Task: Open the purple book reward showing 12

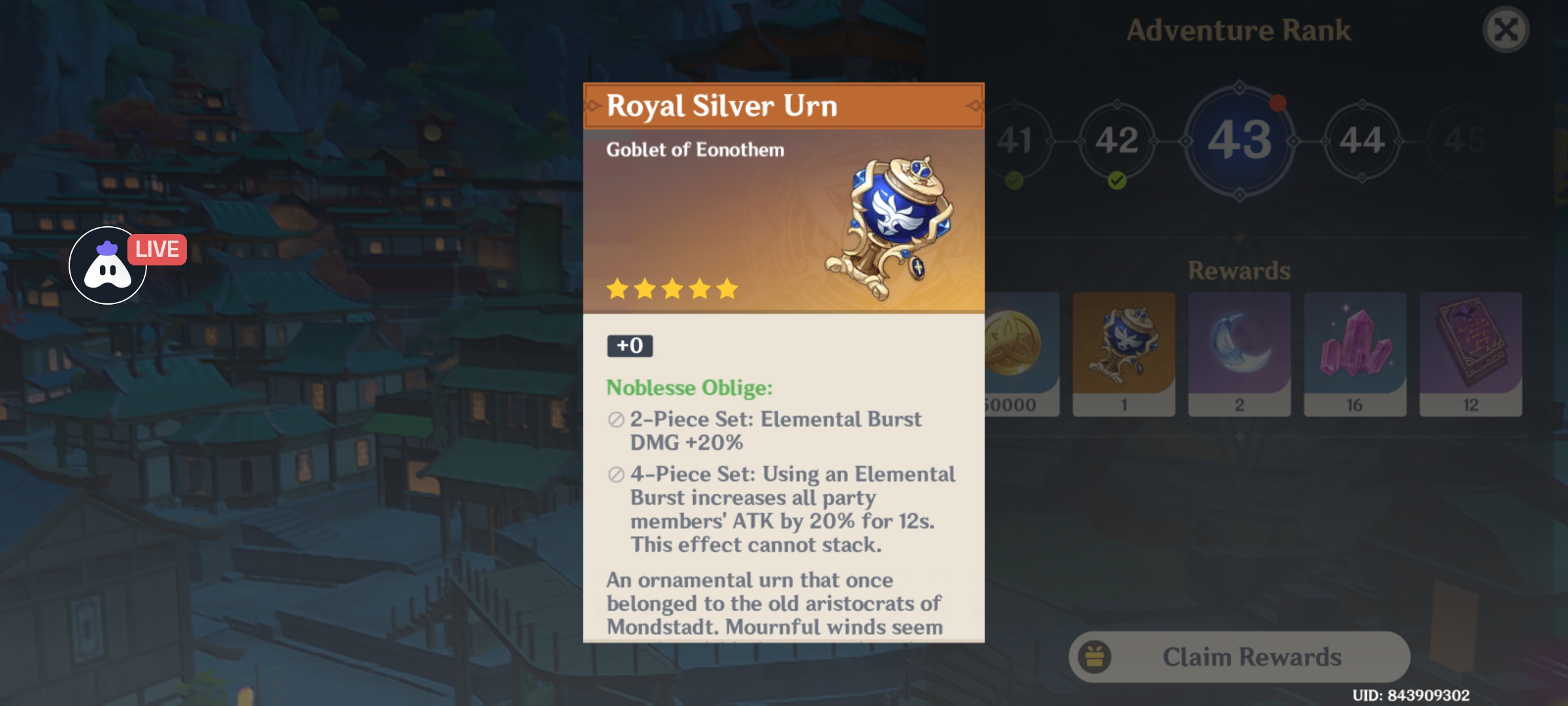Action: 1469,353
